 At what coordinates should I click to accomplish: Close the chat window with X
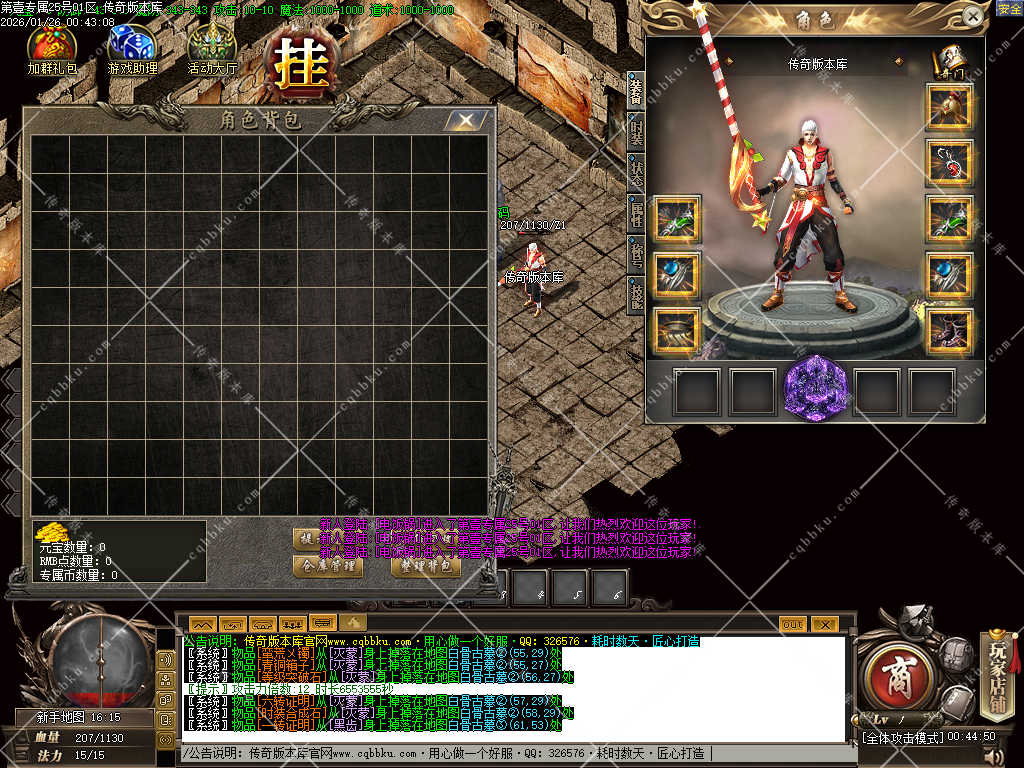[x=823, y=624]
